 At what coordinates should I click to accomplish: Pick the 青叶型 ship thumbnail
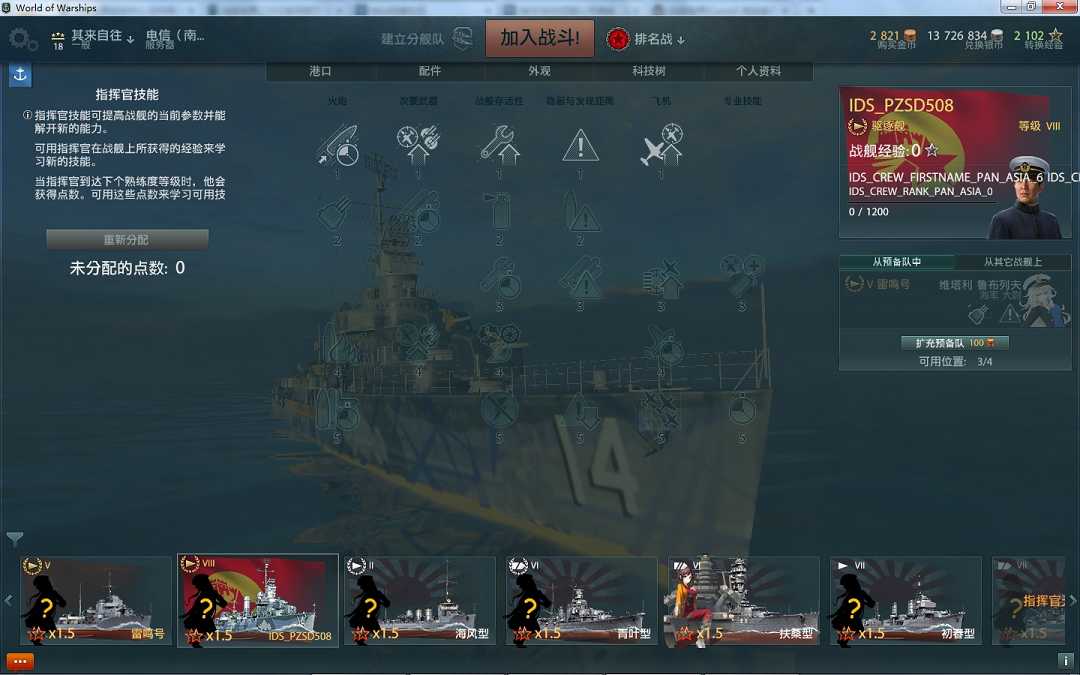tap(581, 602)
